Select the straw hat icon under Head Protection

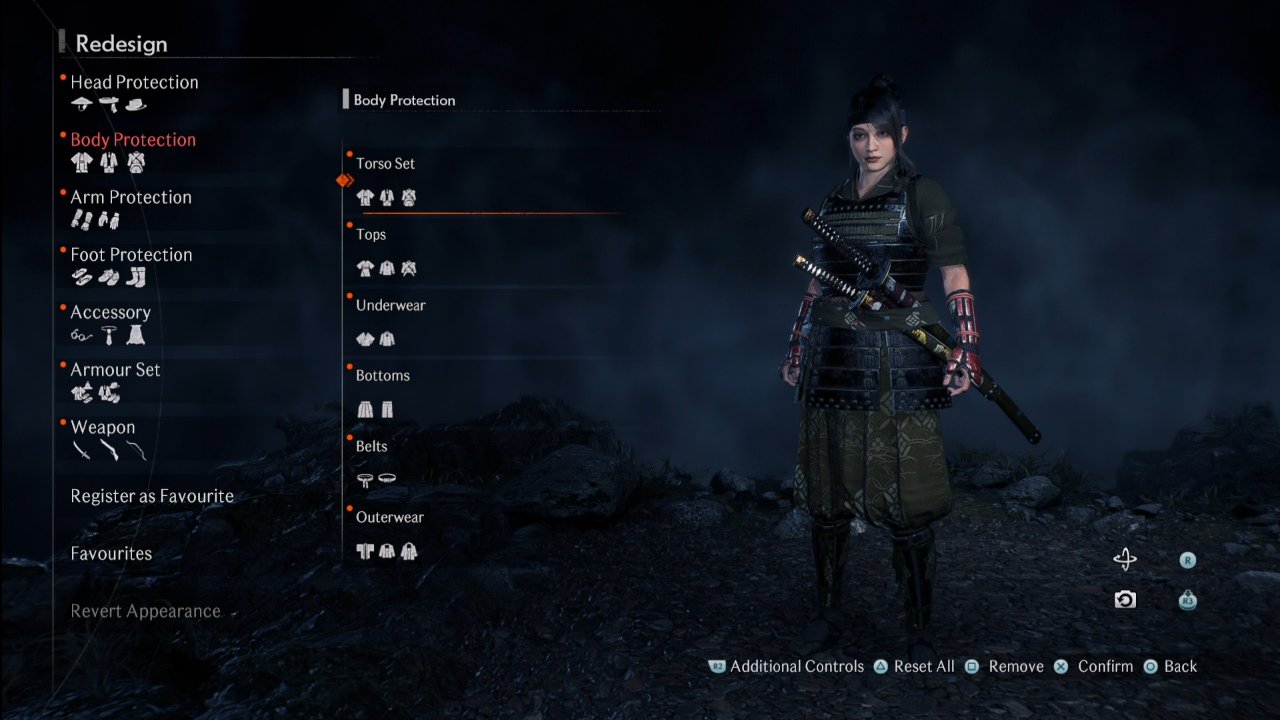pos(81,103)
